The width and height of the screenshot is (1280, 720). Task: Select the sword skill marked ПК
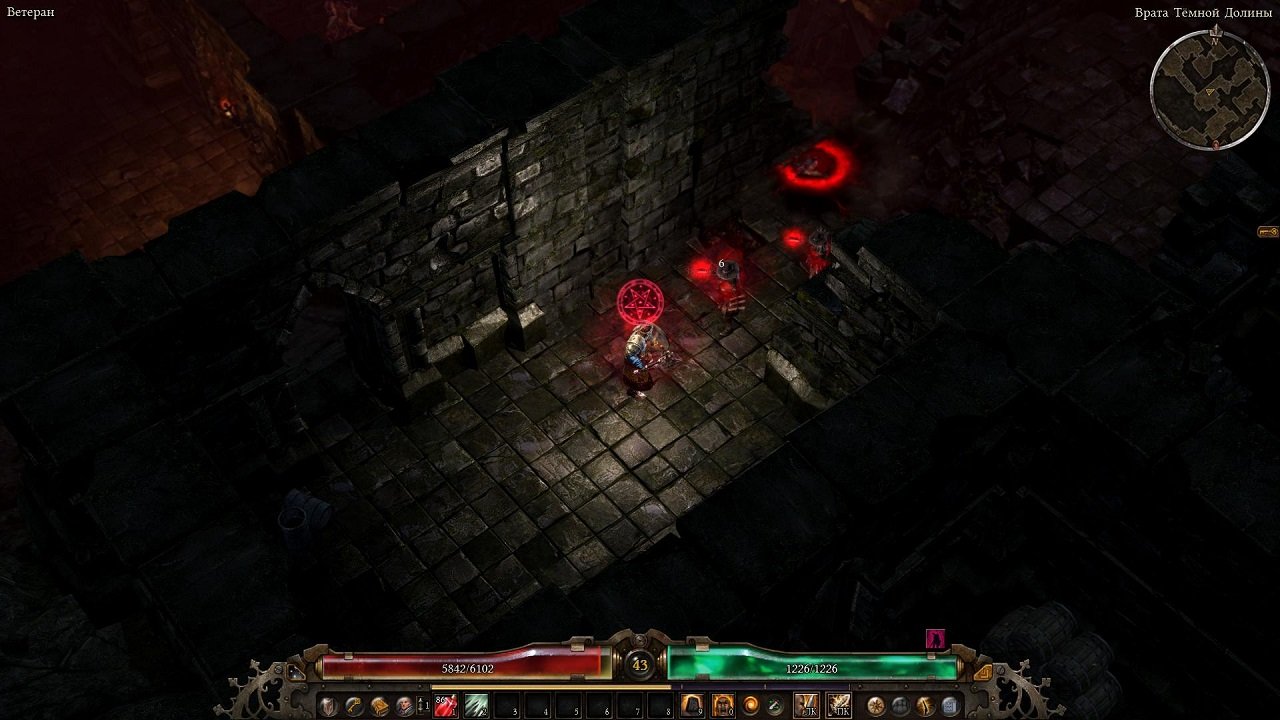[x=837, y=703]
